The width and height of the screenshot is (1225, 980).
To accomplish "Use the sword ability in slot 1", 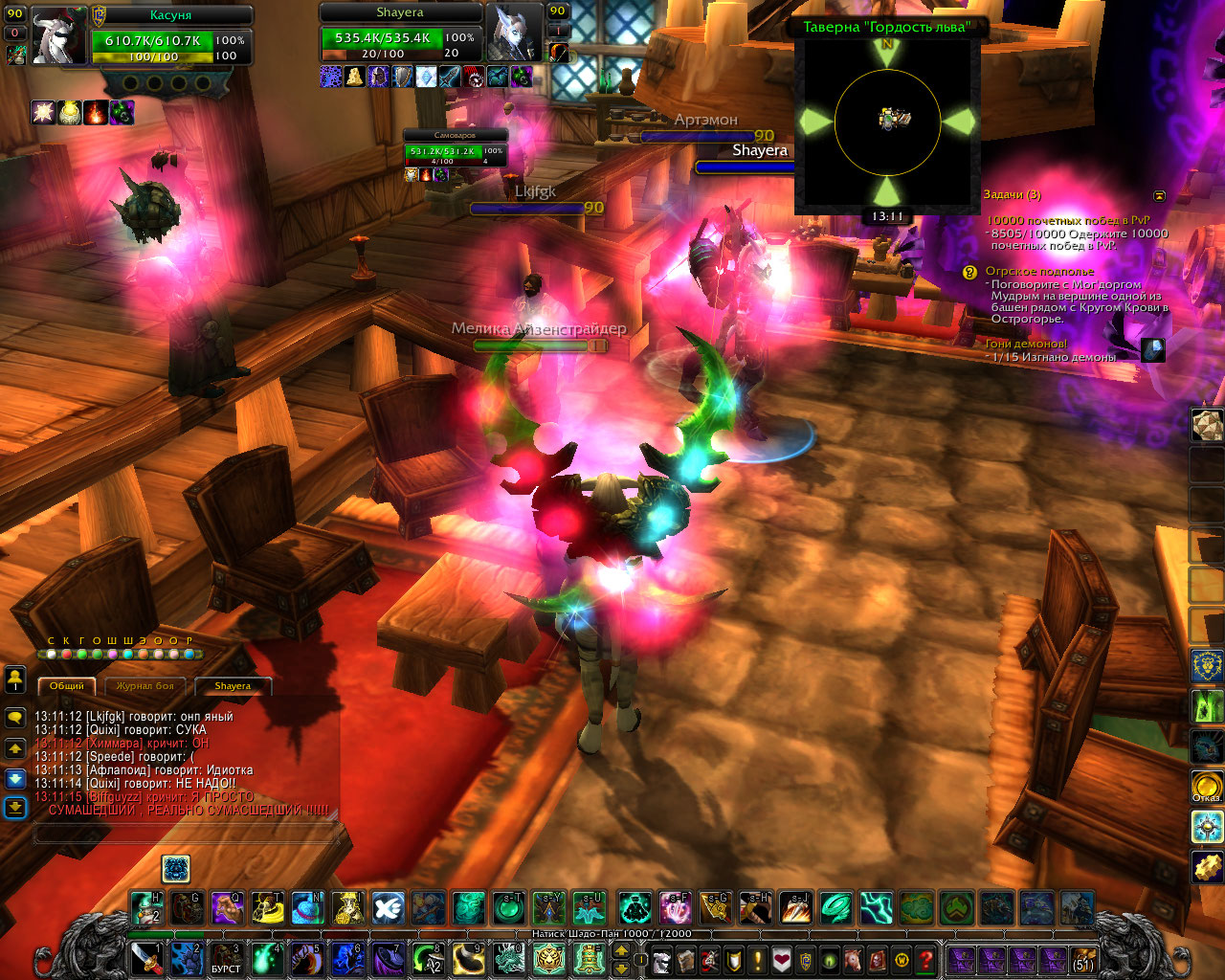I will 145,958.
